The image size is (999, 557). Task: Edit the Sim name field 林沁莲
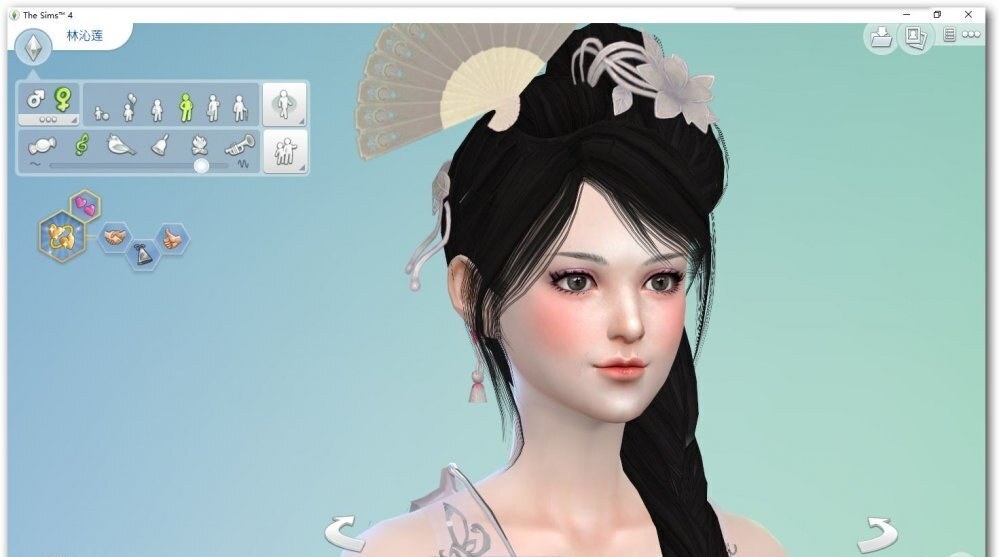[84, 36]
